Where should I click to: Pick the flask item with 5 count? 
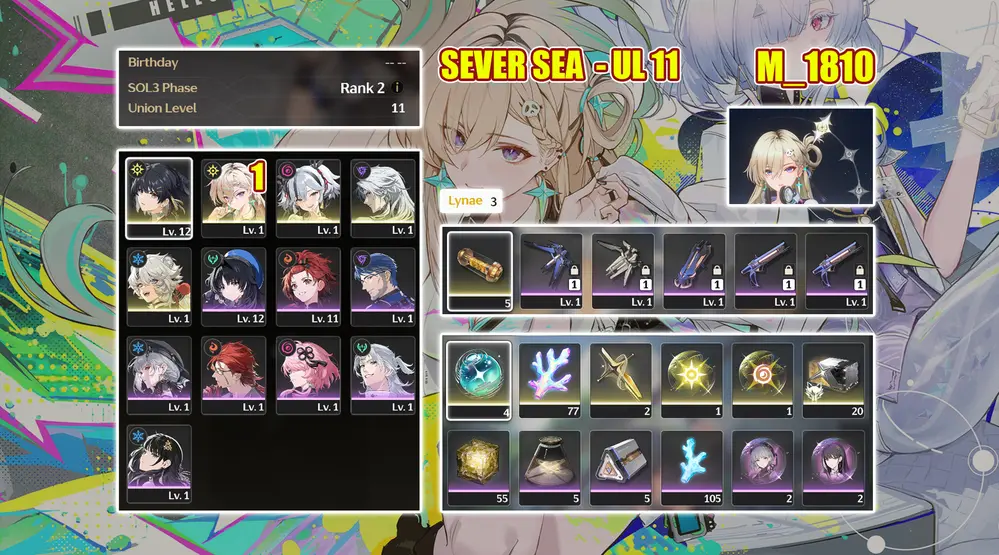point(550,465)
